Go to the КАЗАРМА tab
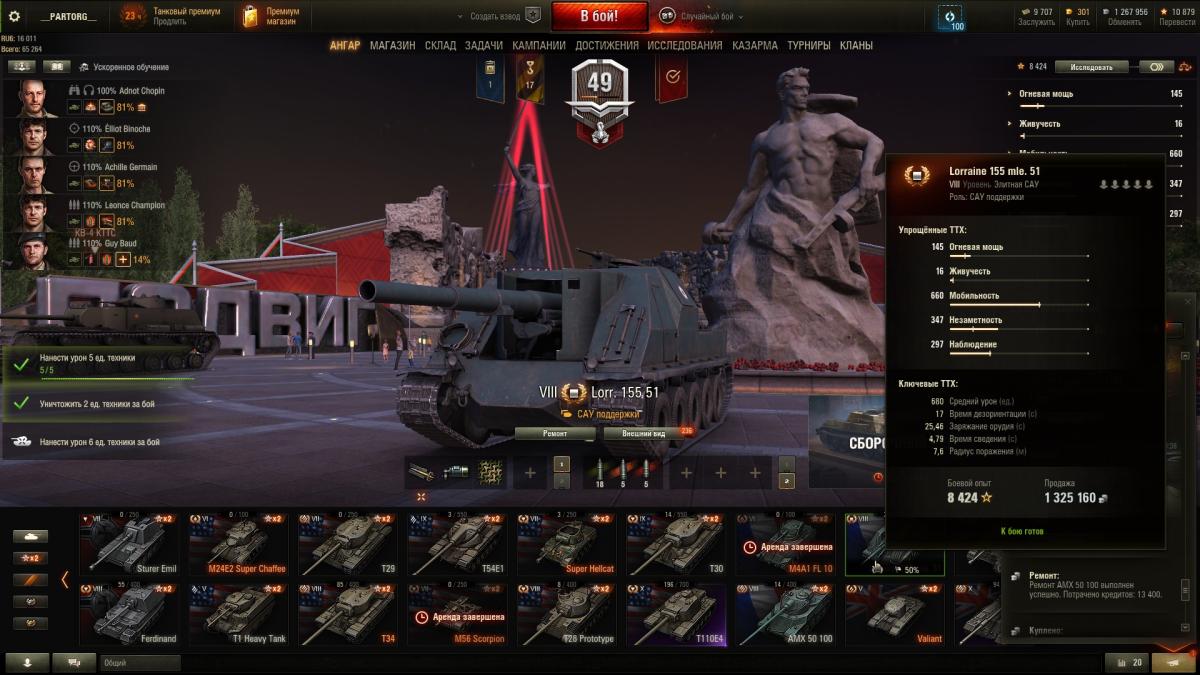Image resolution: width=1200 pixels, height=675 pixels. [755, 45]
